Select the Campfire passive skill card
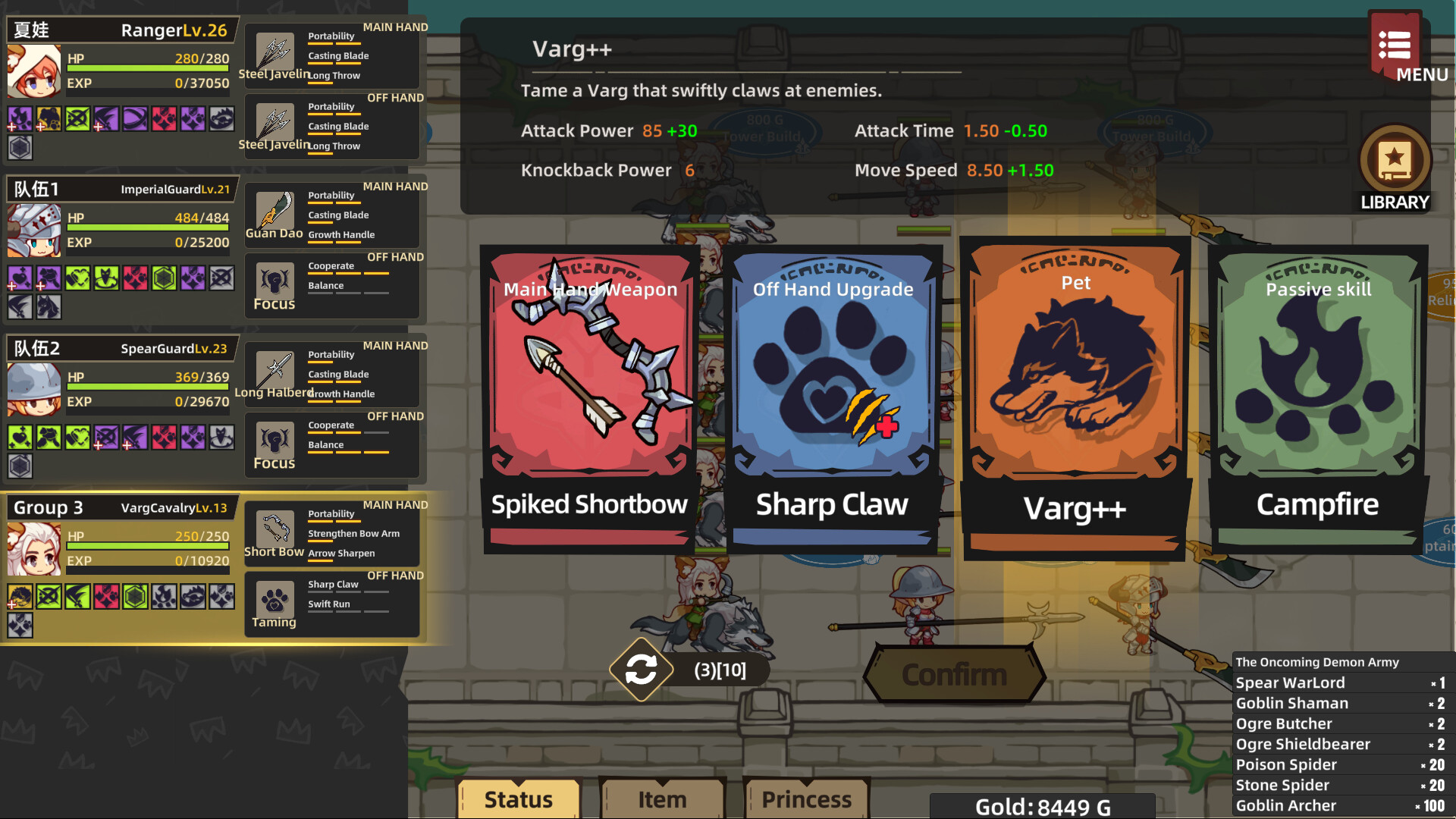This screenshot has height=819, width=1456. tap(1318, 394)
